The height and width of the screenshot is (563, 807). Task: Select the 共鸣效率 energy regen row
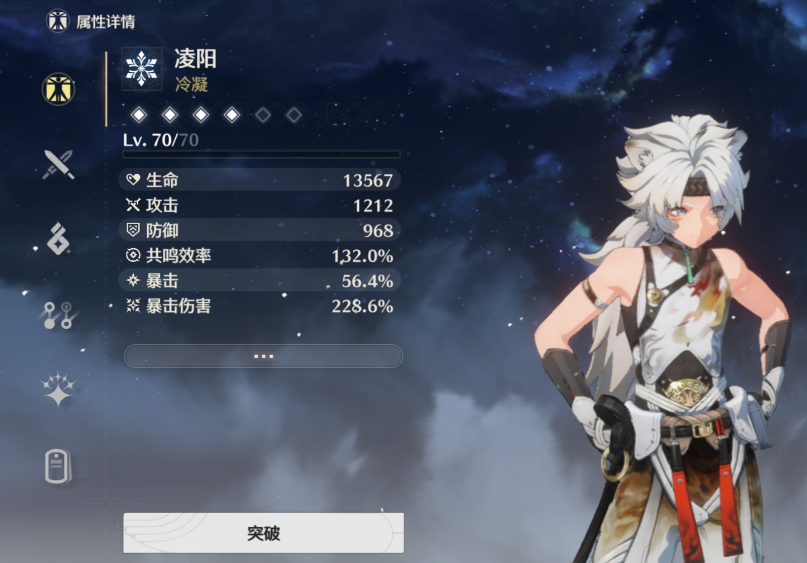coord(261,256)
